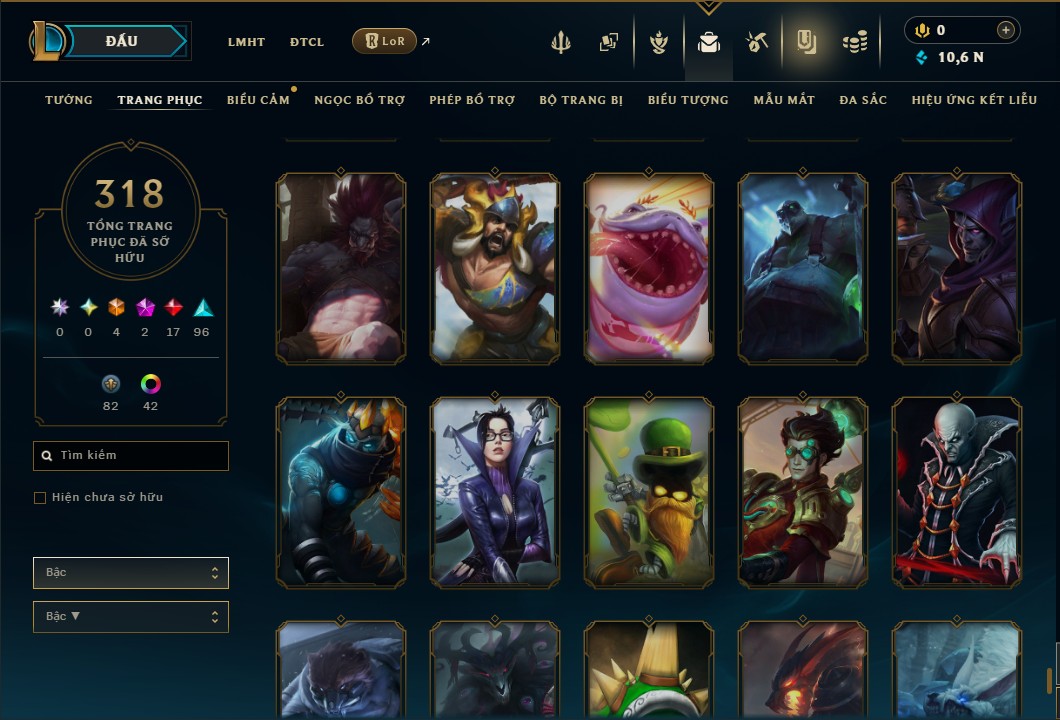Open the LMHT menu entry
The width and height of the screenshot is (1060, 720).
(246, 42)
